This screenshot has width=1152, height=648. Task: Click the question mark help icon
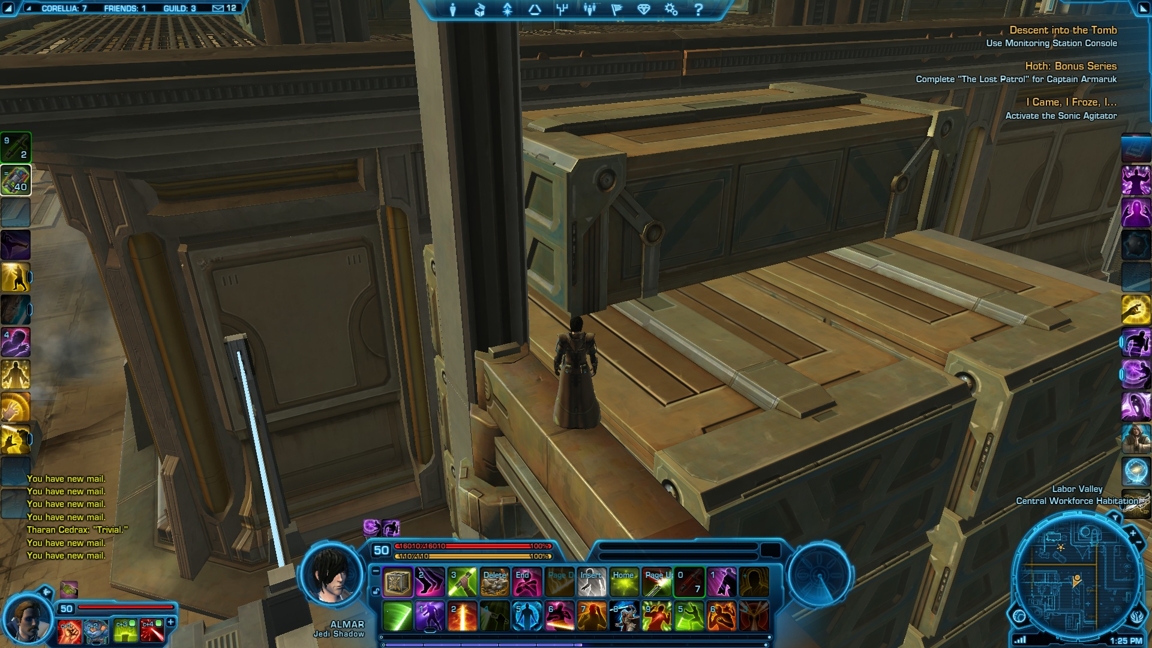(698, 10)
